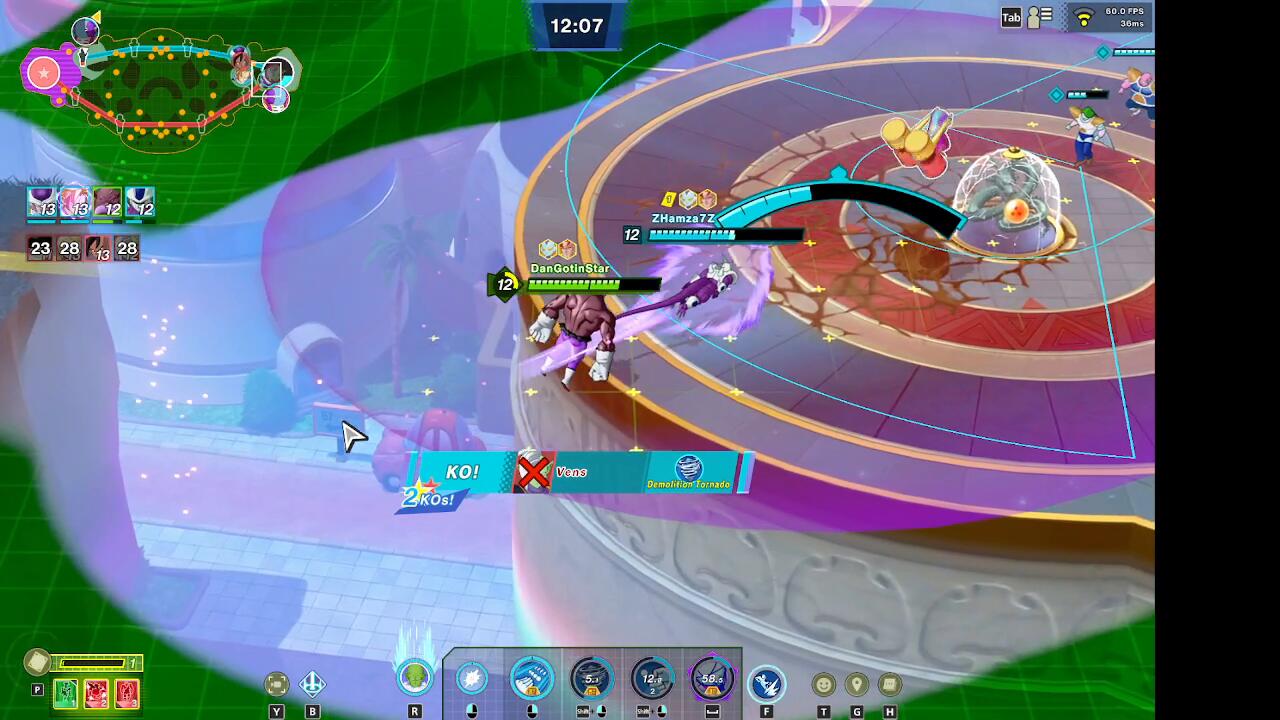Open the minimap in the top-left corner
Image resolution: width=1280 pixels, height=720 pixels.
tap(160, 88)
